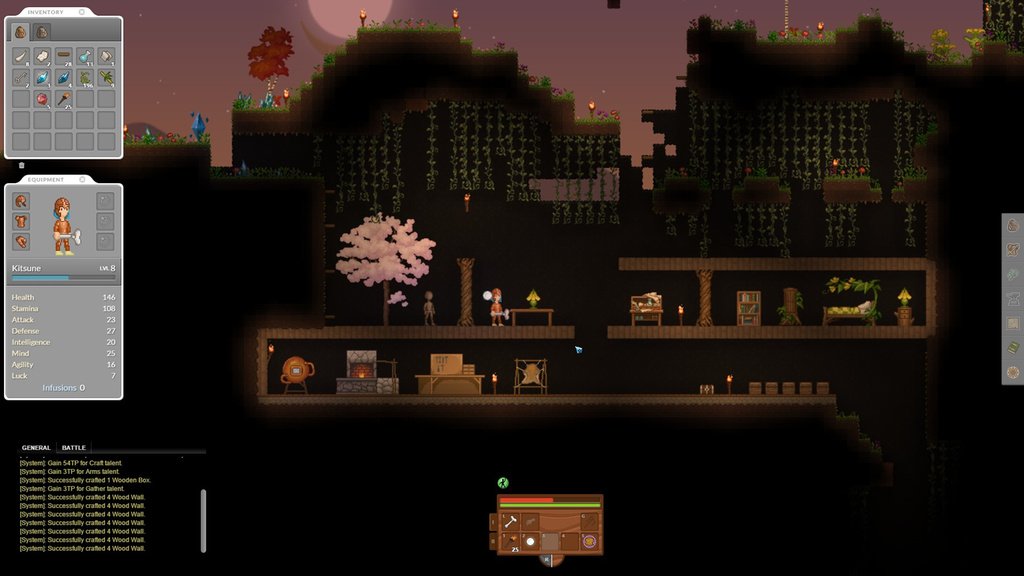The image size is (1024, 576).
Task: Activate the white orb hotbar slot
Action: pyautogui.click(x=531, y=541)
